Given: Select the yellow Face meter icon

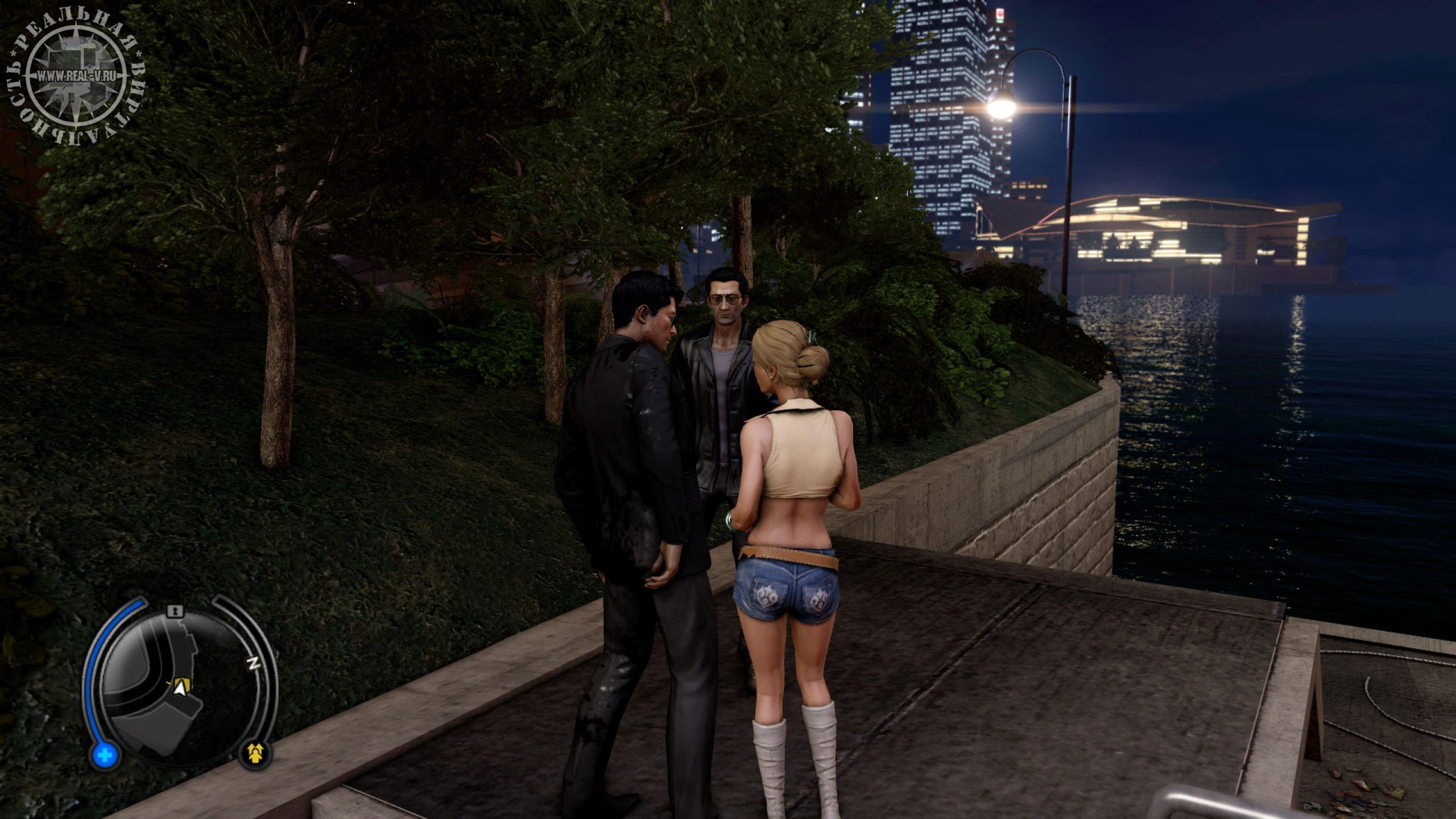Looking at the screenshot, I should coord(259,753).
